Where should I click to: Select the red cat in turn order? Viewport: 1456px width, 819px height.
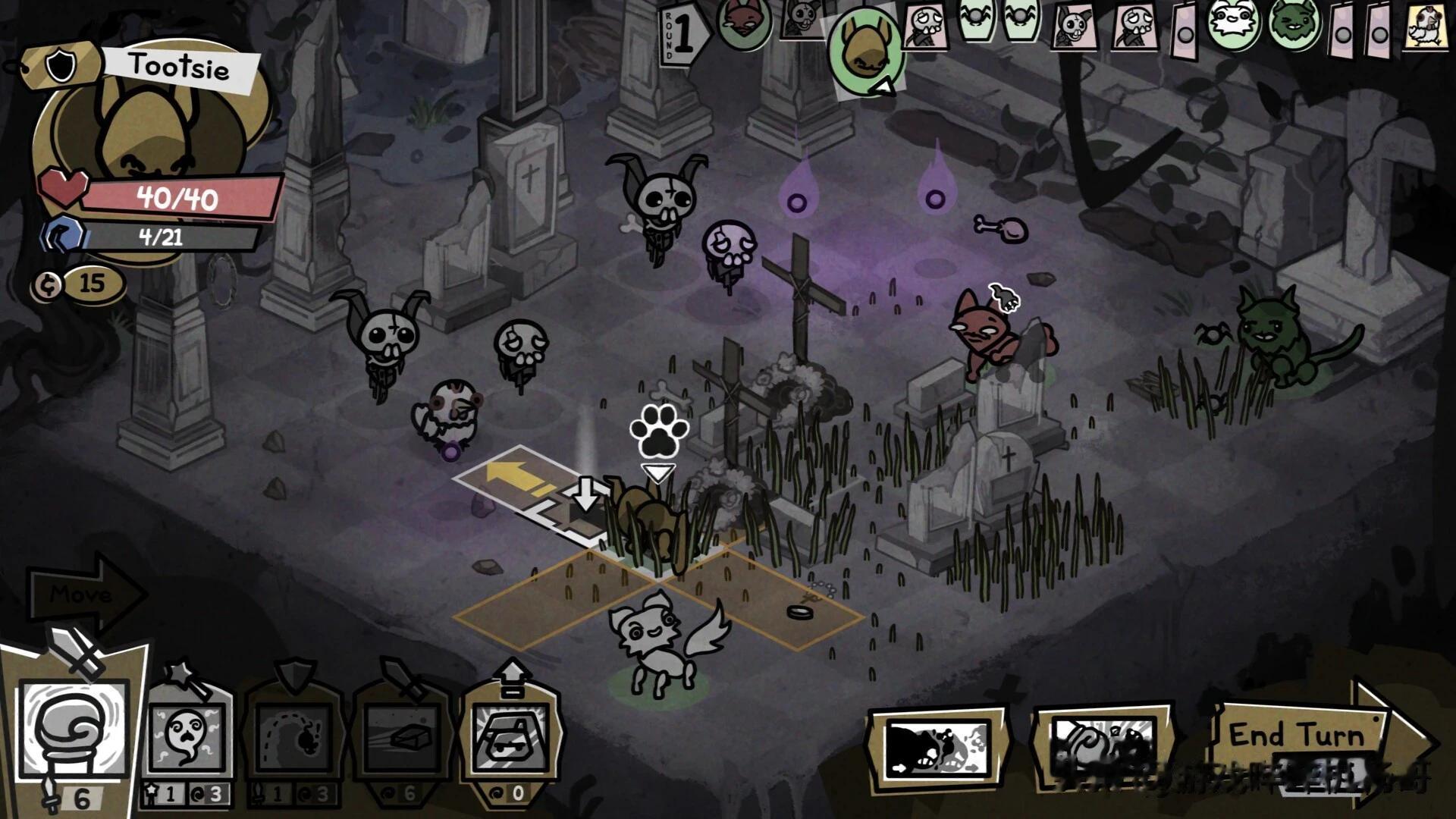[742, 23]
